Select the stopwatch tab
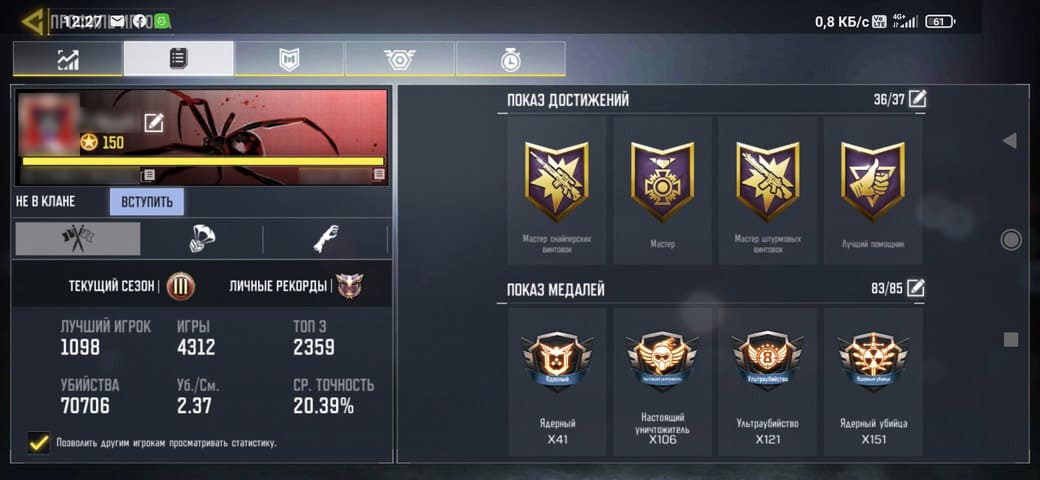This screenshot has width=1040, height=480. (510, 59)
